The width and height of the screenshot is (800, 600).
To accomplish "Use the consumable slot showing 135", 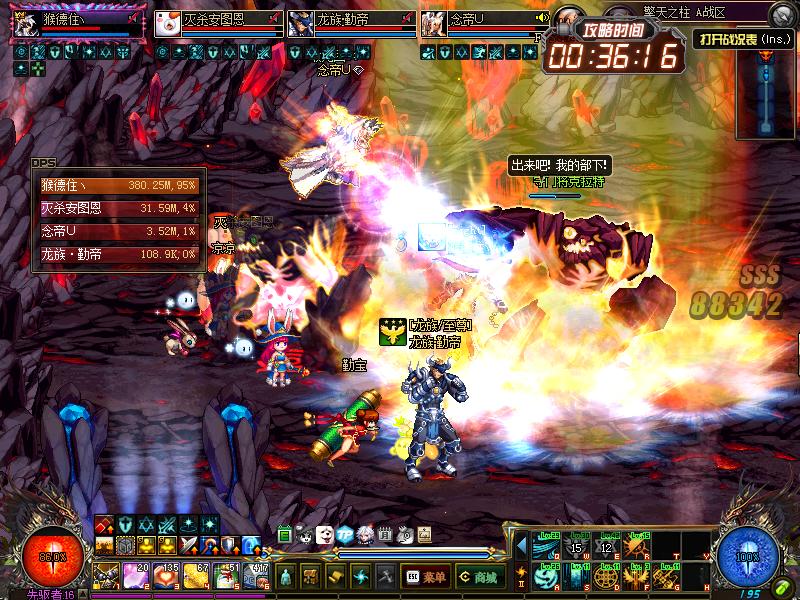I will (x=166, y=575).
